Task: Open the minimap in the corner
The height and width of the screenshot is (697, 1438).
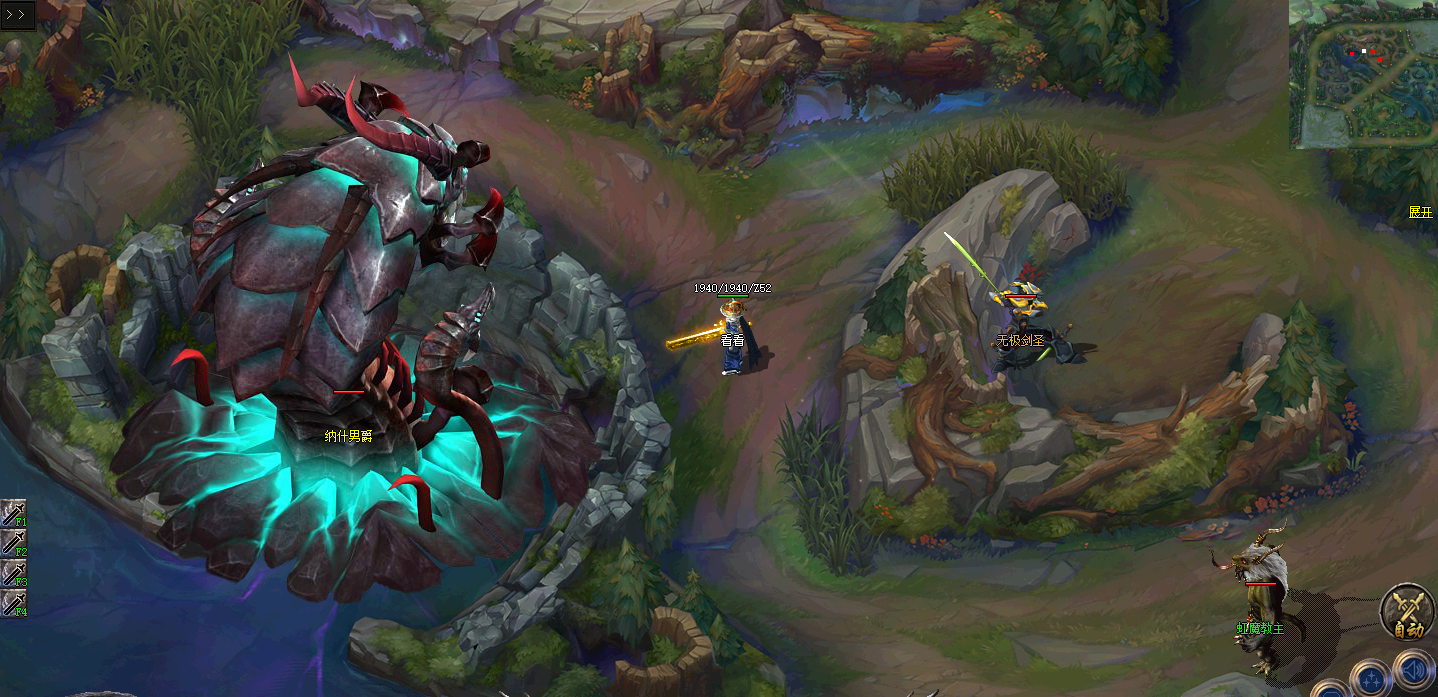Action: coord(1363,74)
